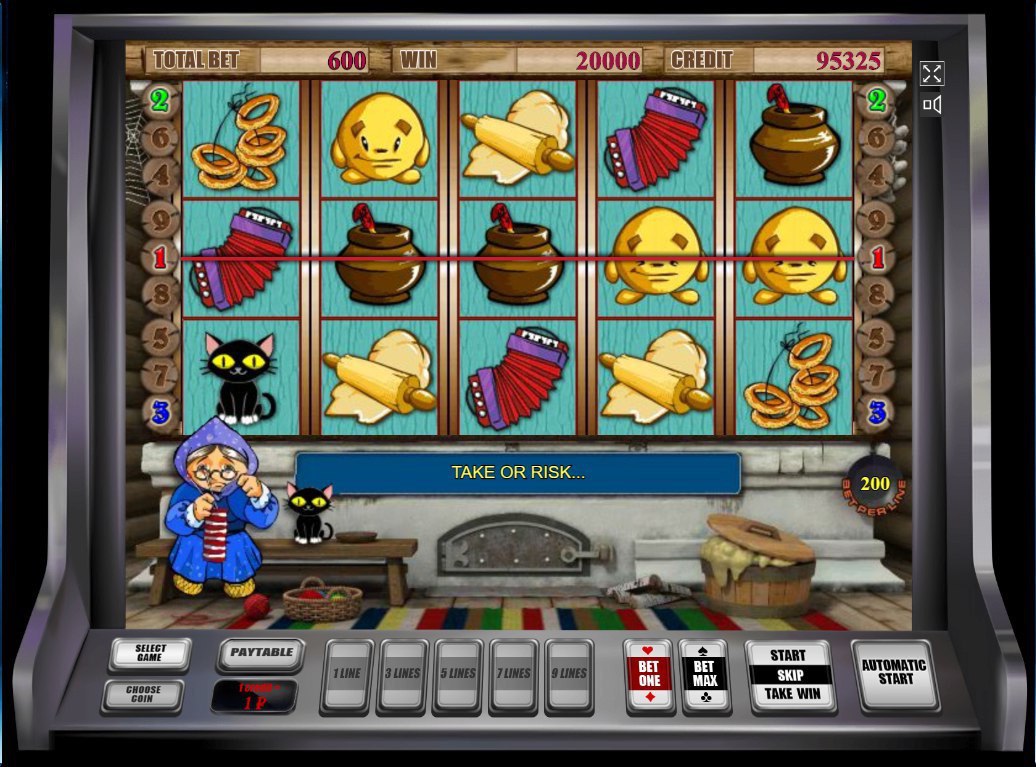Viewport: 1036px width, 767px height.
Task: Select the 1 Line button
Action: (x=346, y=675)
